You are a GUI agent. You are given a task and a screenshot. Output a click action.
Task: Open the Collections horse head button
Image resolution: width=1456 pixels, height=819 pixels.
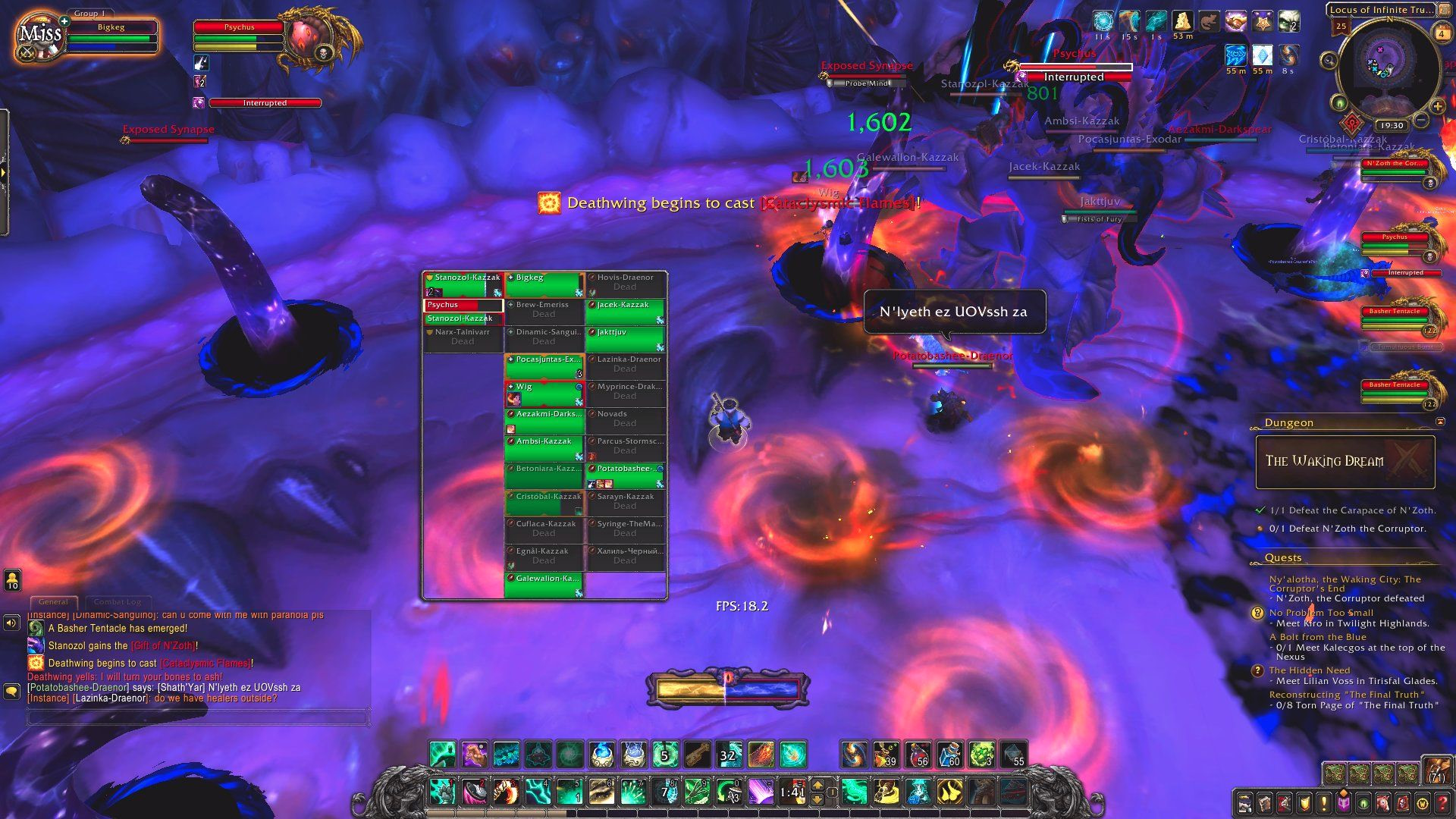pos(1383,803)
